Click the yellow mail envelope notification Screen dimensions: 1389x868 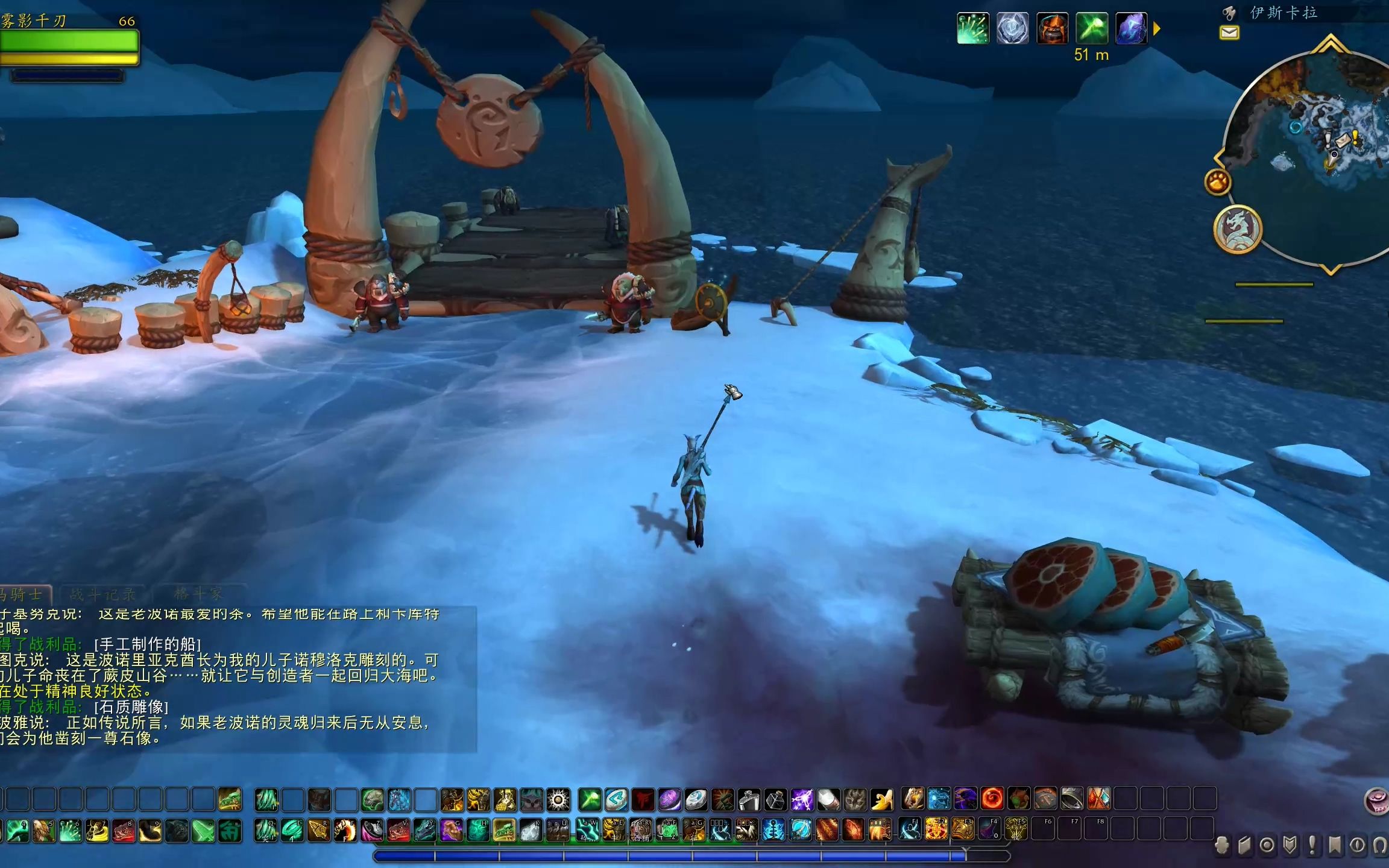coord(1229,33)
